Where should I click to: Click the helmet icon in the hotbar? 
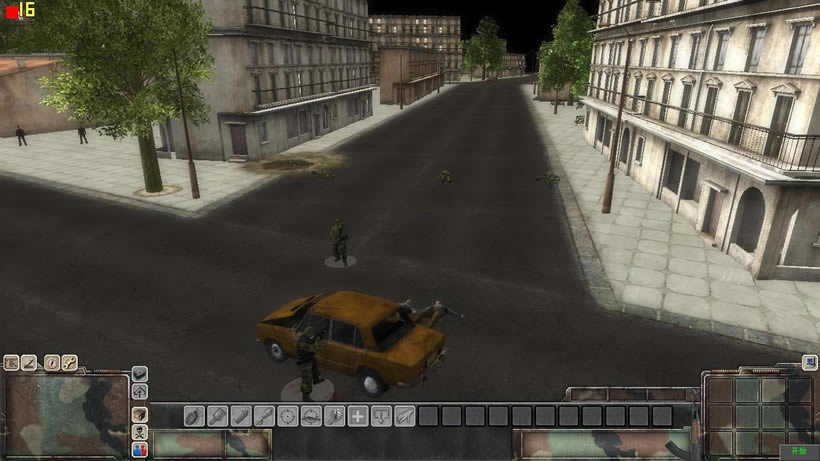click(x=311, y=416)
